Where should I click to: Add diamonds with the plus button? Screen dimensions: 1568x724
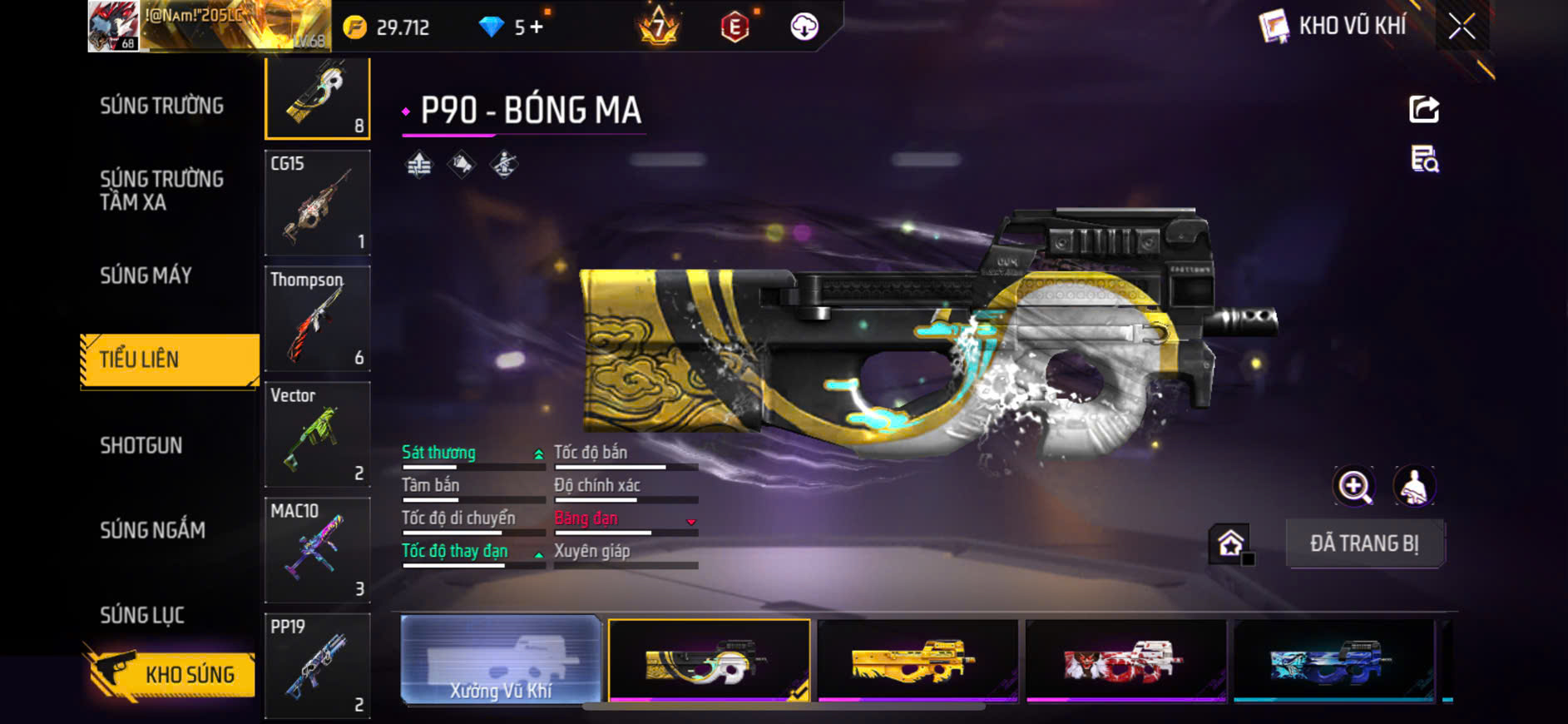537,27
